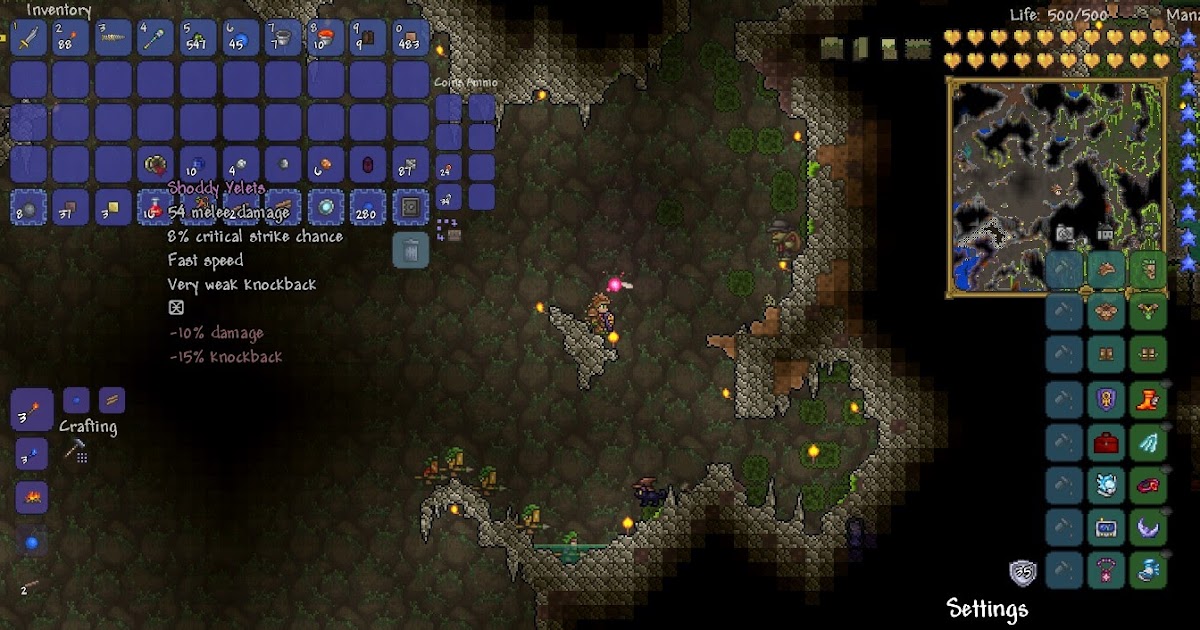Click the healing potion inventory slot
The image size is (1200, 630).
(156, 208)
